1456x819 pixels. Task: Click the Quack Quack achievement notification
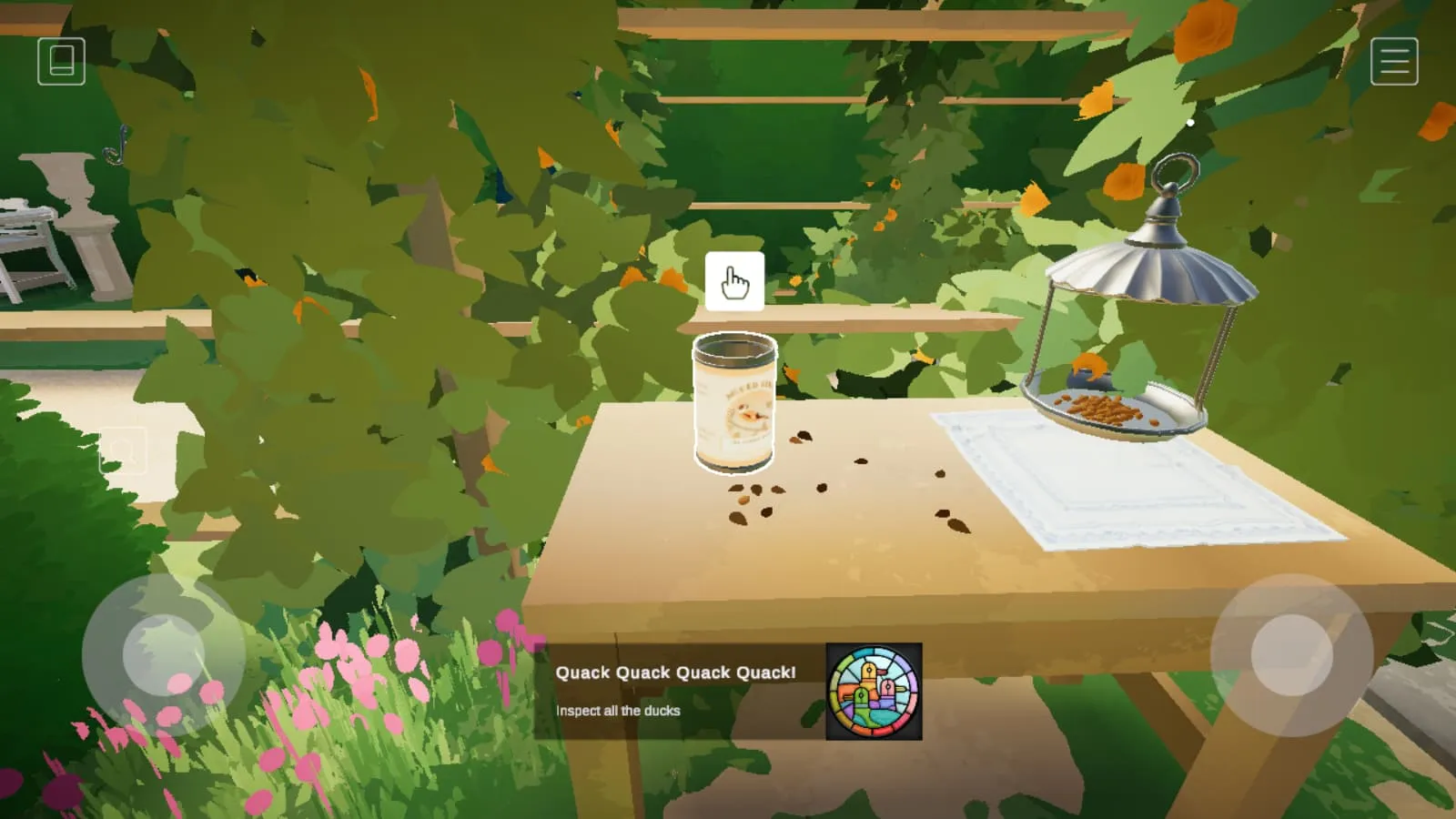point(728,691)
